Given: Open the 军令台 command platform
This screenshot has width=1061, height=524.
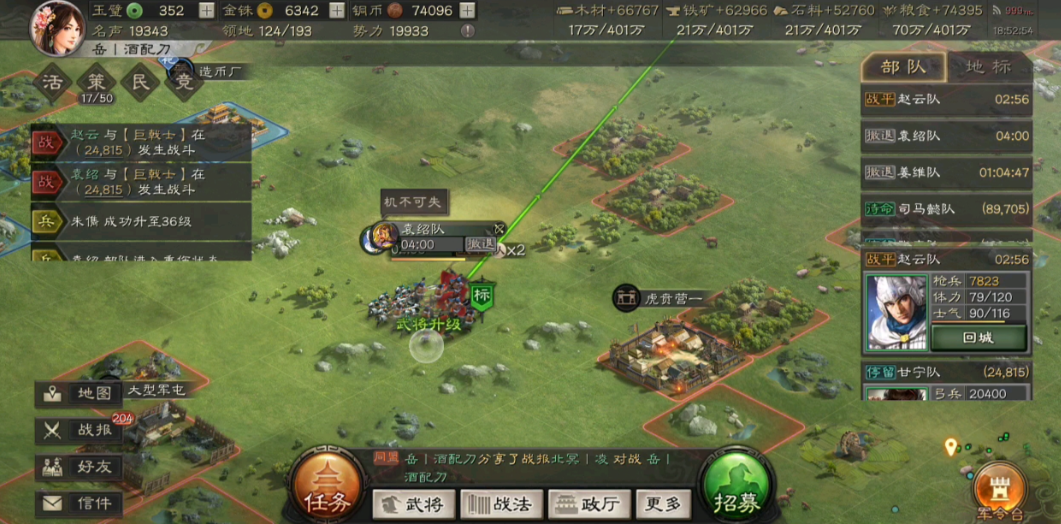Looking at the screenshot, I should pos(998,486).
